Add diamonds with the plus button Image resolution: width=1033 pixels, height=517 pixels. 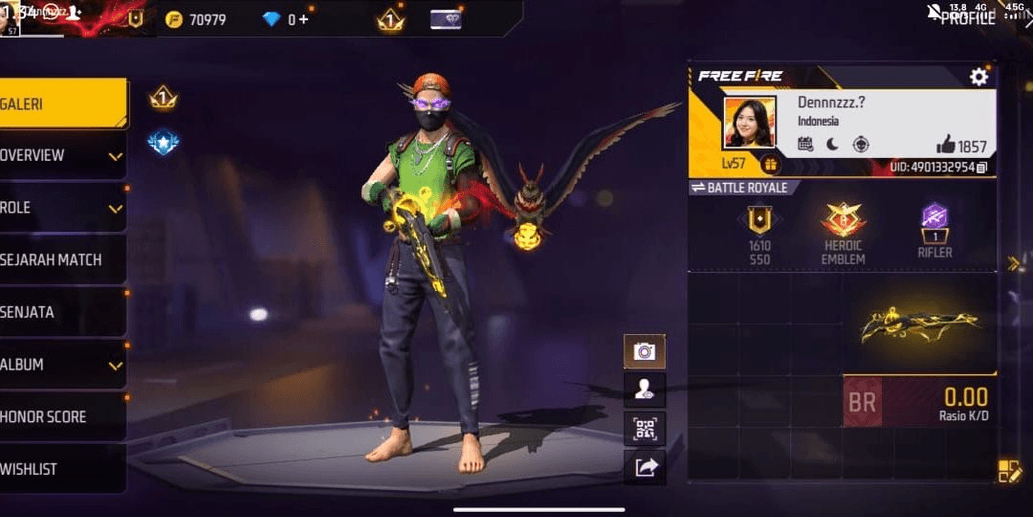tap(303, 19)
